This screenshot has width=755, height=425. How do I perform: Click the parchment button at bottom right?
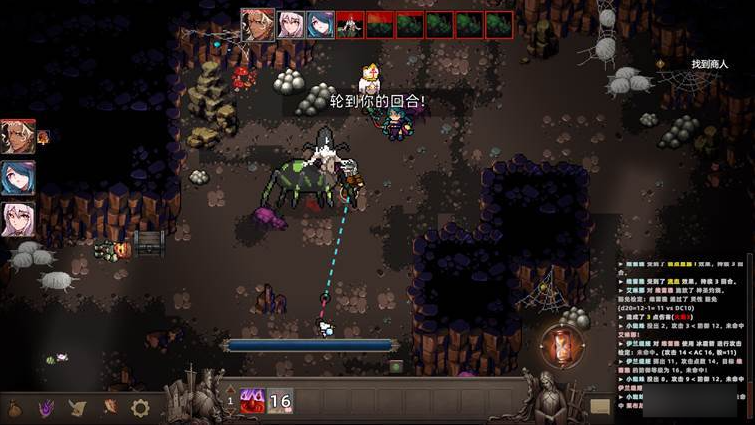pyautogui.click(x=600, y=406)
